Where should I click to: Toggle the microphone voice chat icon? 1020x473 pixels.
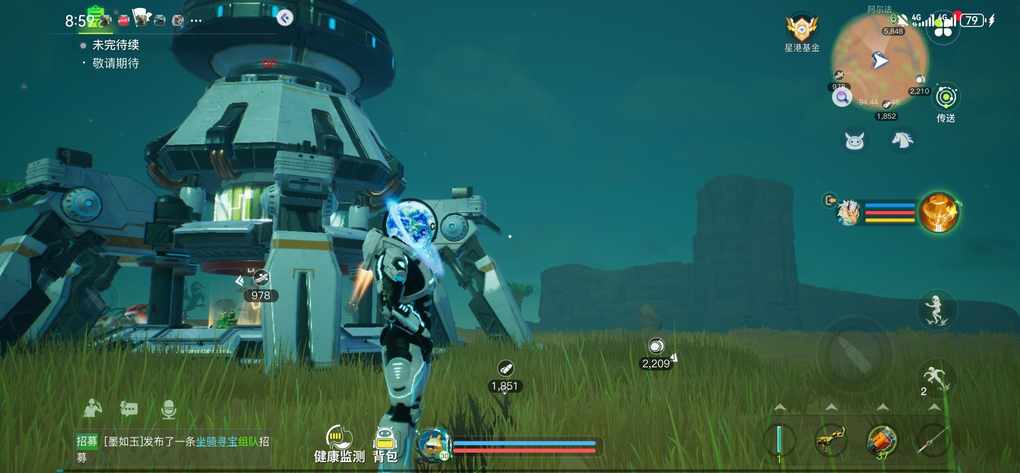tap(168, 408)
